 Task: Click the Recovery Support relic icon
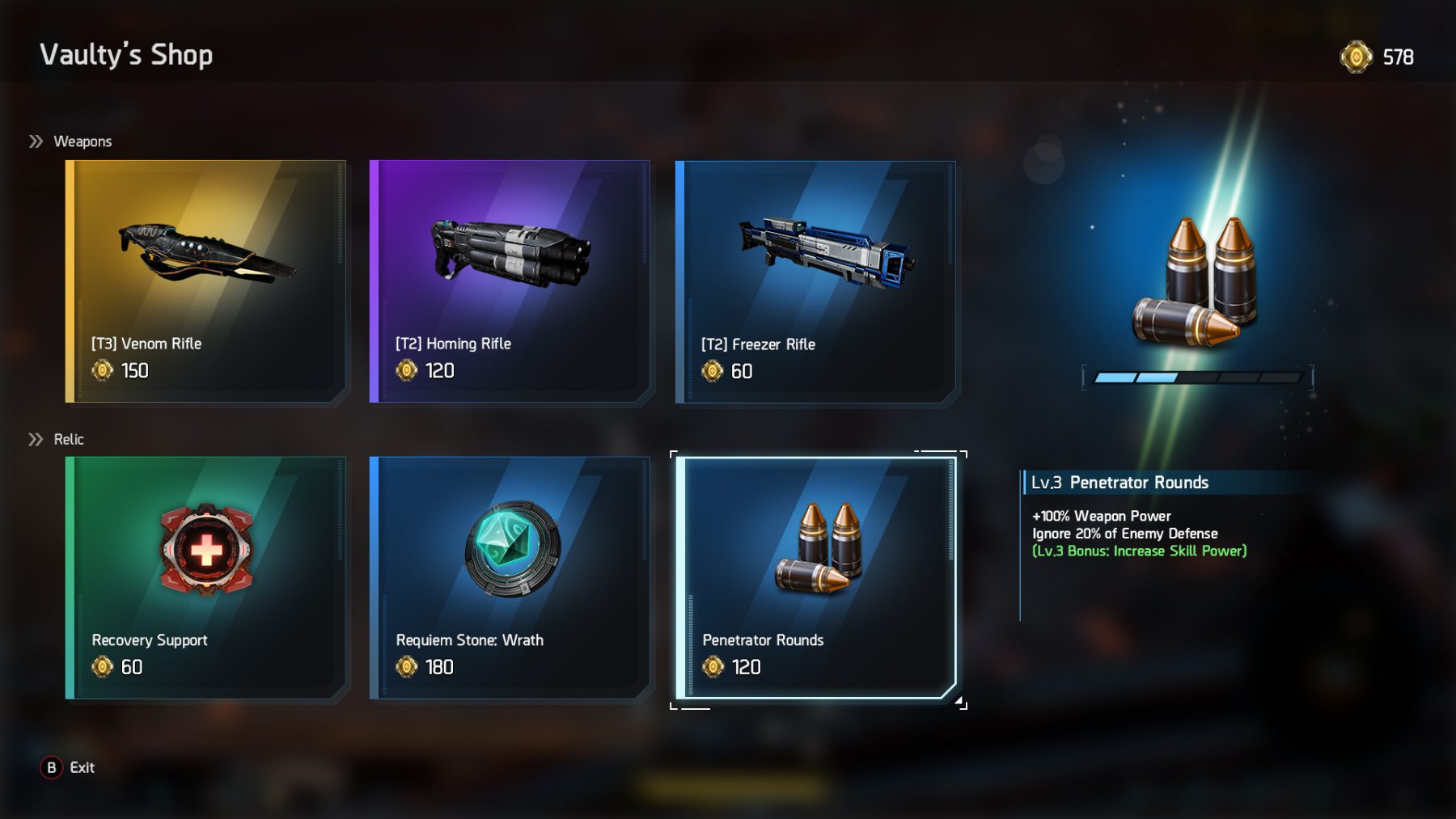205,550
